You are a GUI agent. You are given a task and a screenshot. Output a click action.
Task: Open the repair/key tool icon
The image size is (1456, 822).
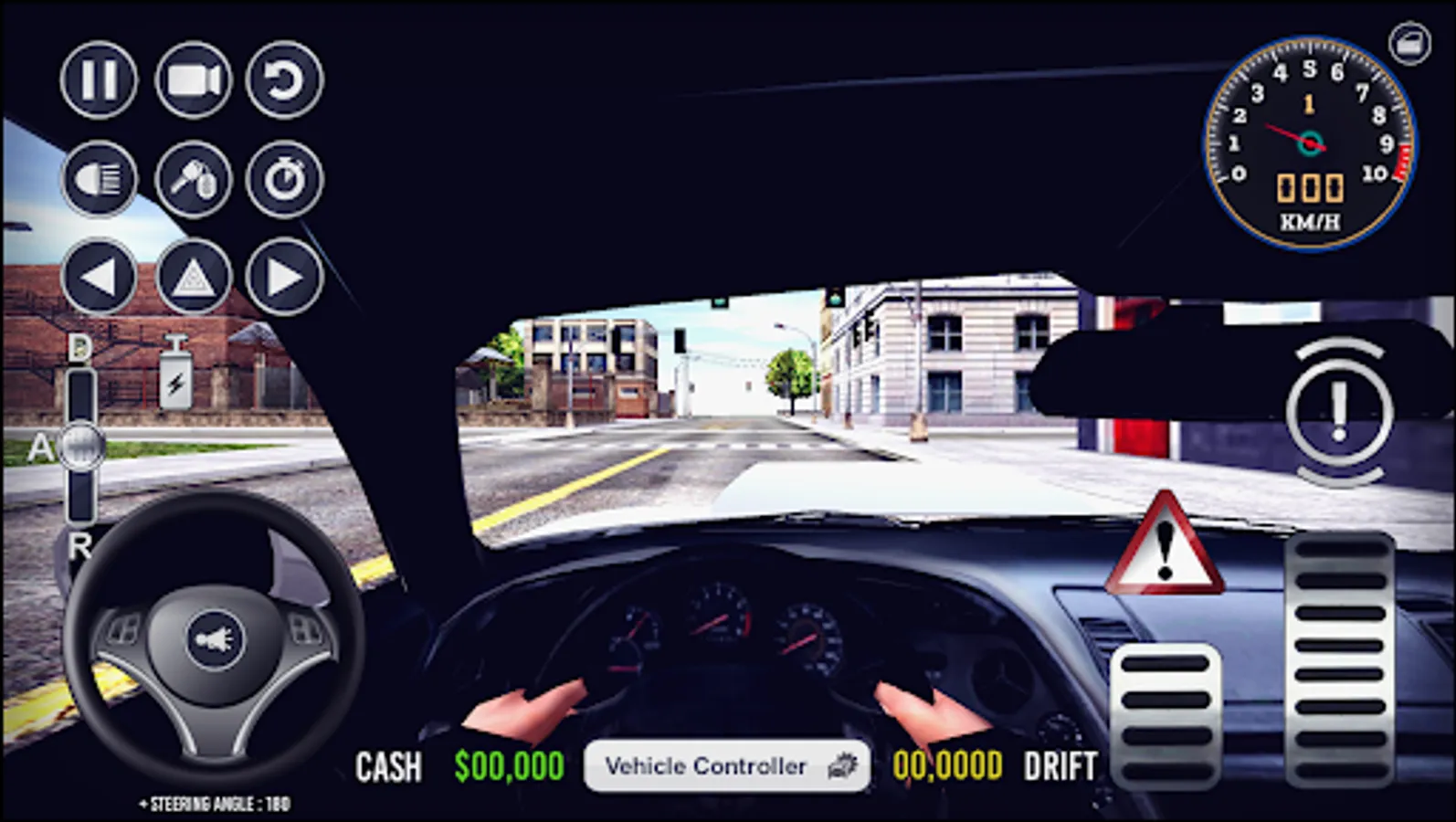192,179
